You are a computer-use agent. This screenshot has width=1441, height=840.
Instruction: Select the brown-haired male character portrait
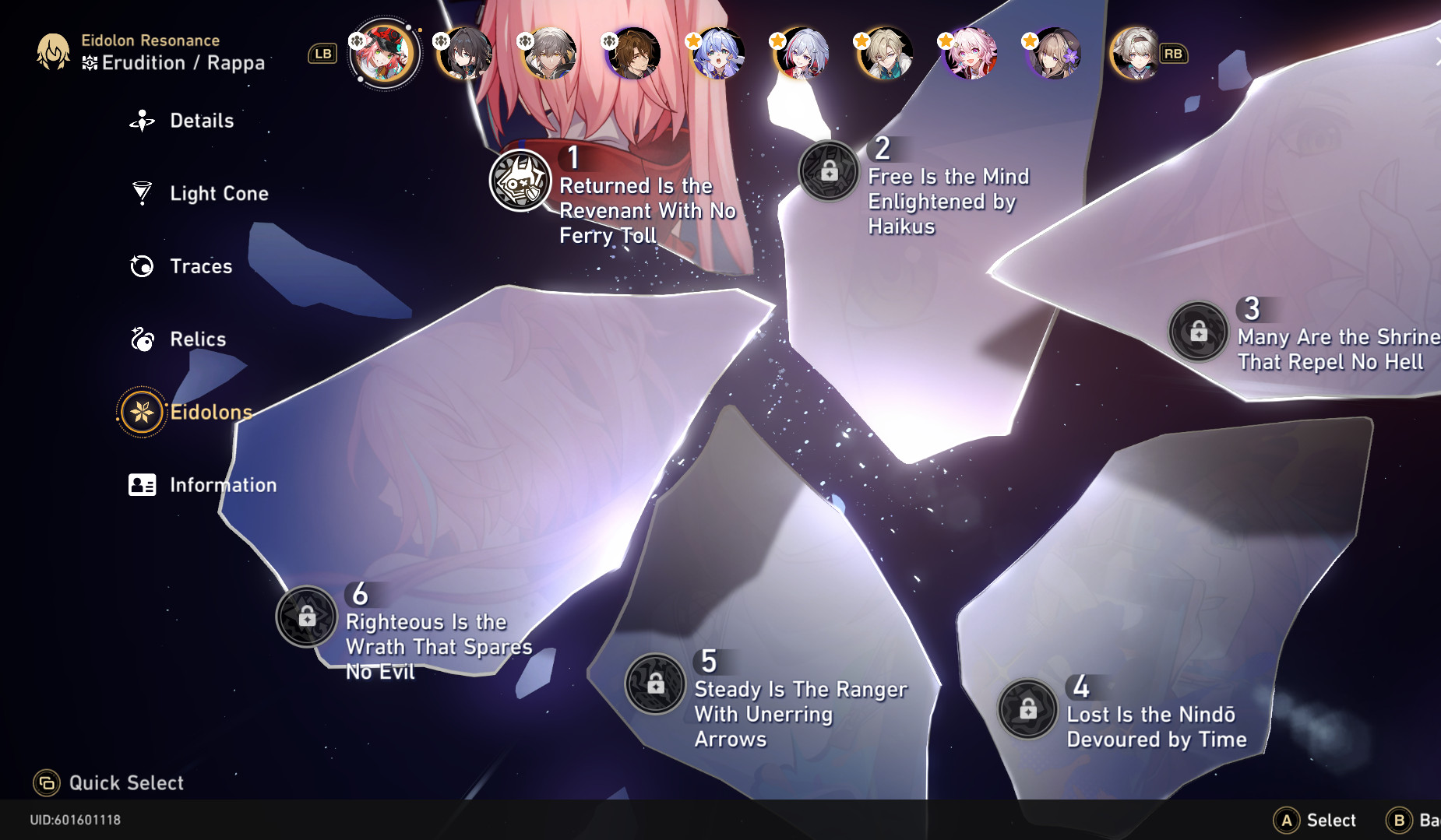tap(634, 54)
